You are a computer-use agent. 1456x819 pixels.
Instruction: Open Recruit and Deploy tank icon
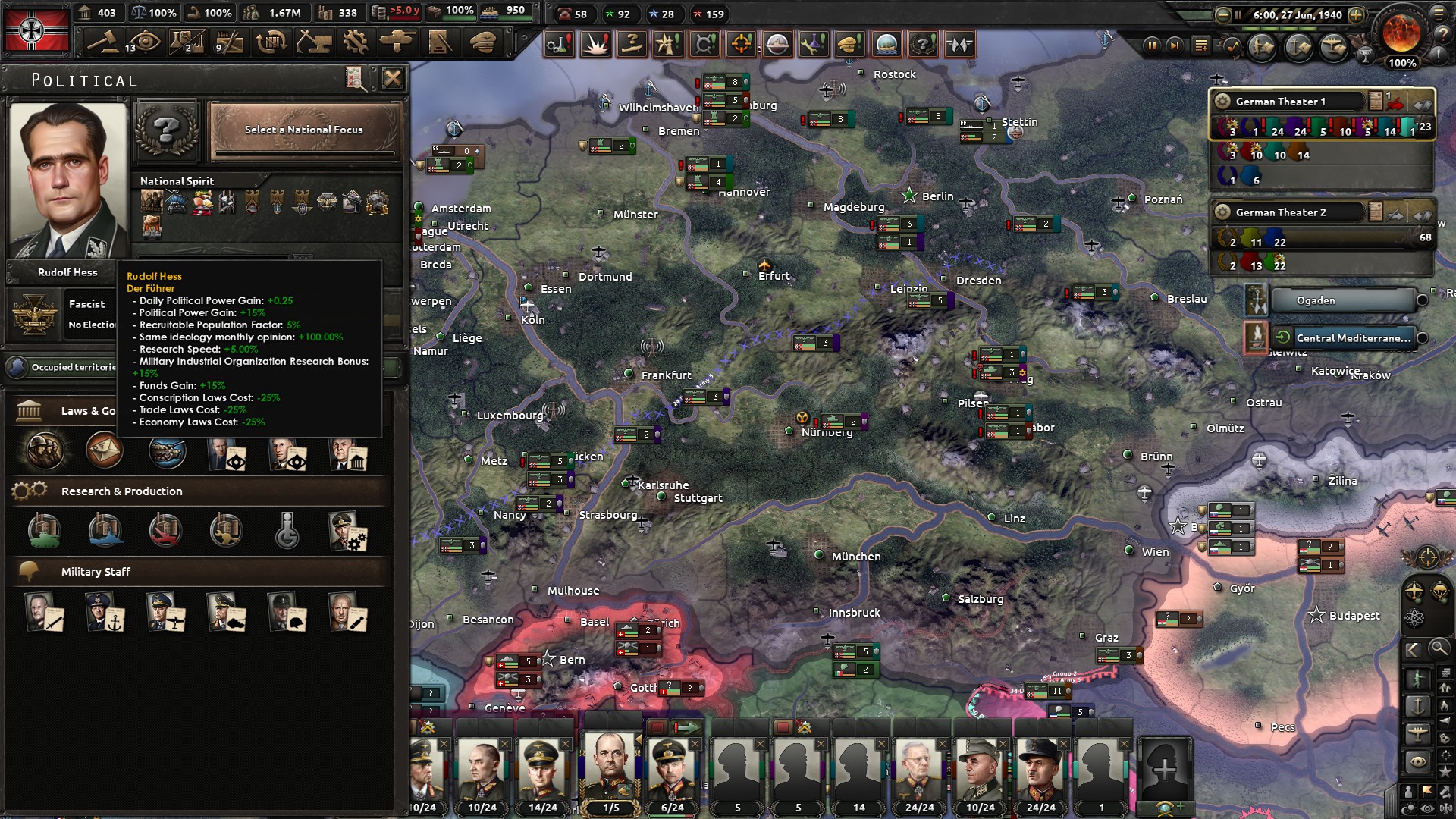click(397, 42)
